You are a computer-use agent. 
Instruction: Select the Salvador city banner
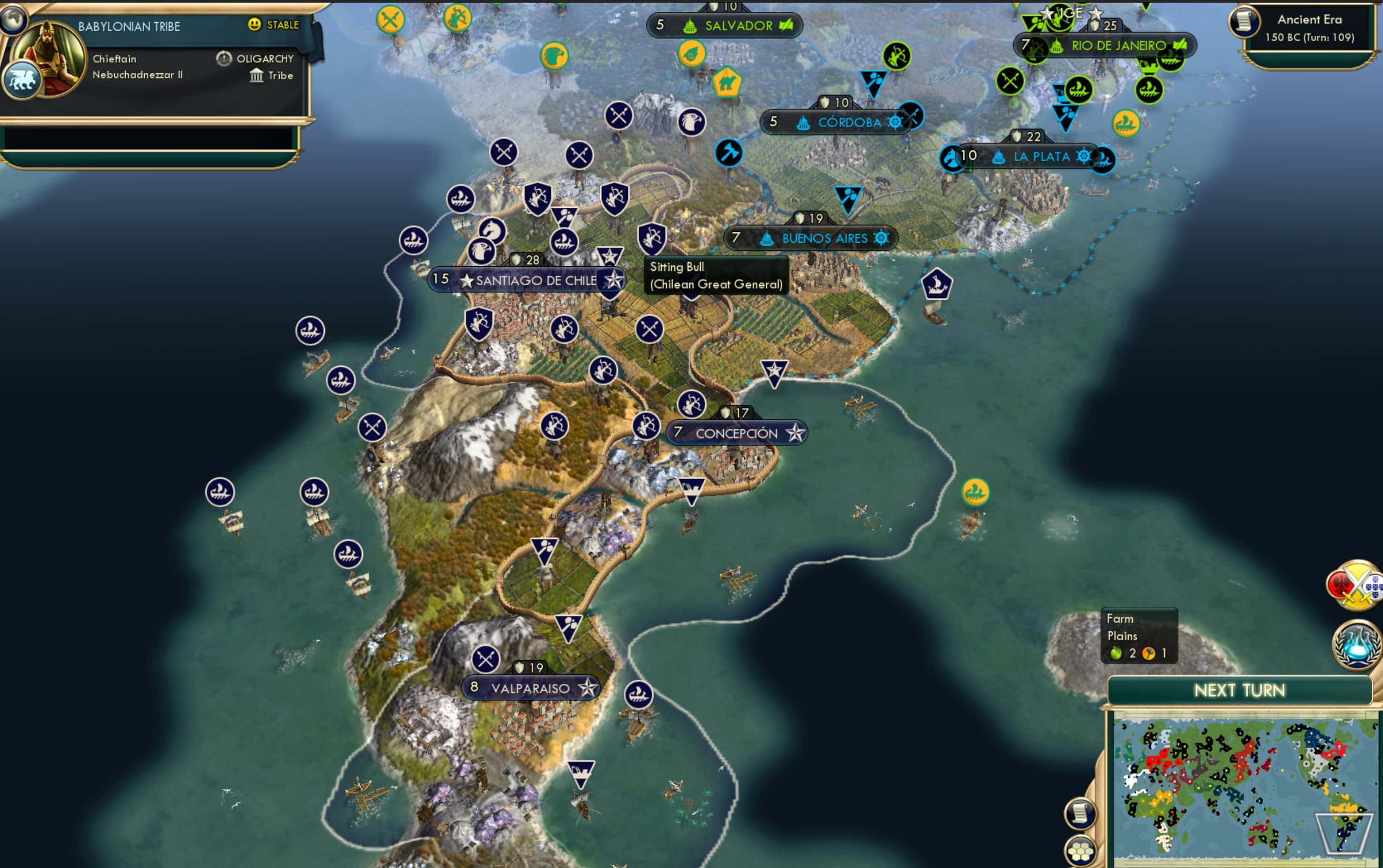point(738,26)
